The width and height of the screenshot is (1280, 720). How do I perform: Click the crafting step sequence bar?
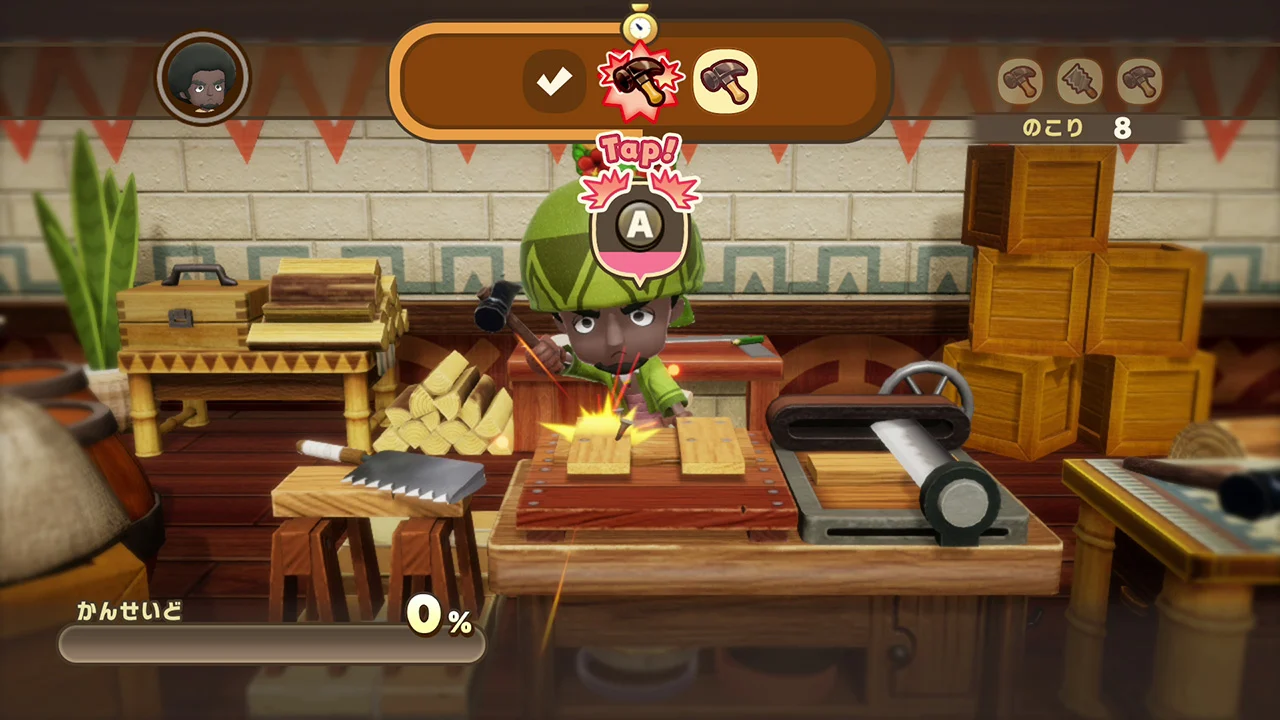coord(640,80)
